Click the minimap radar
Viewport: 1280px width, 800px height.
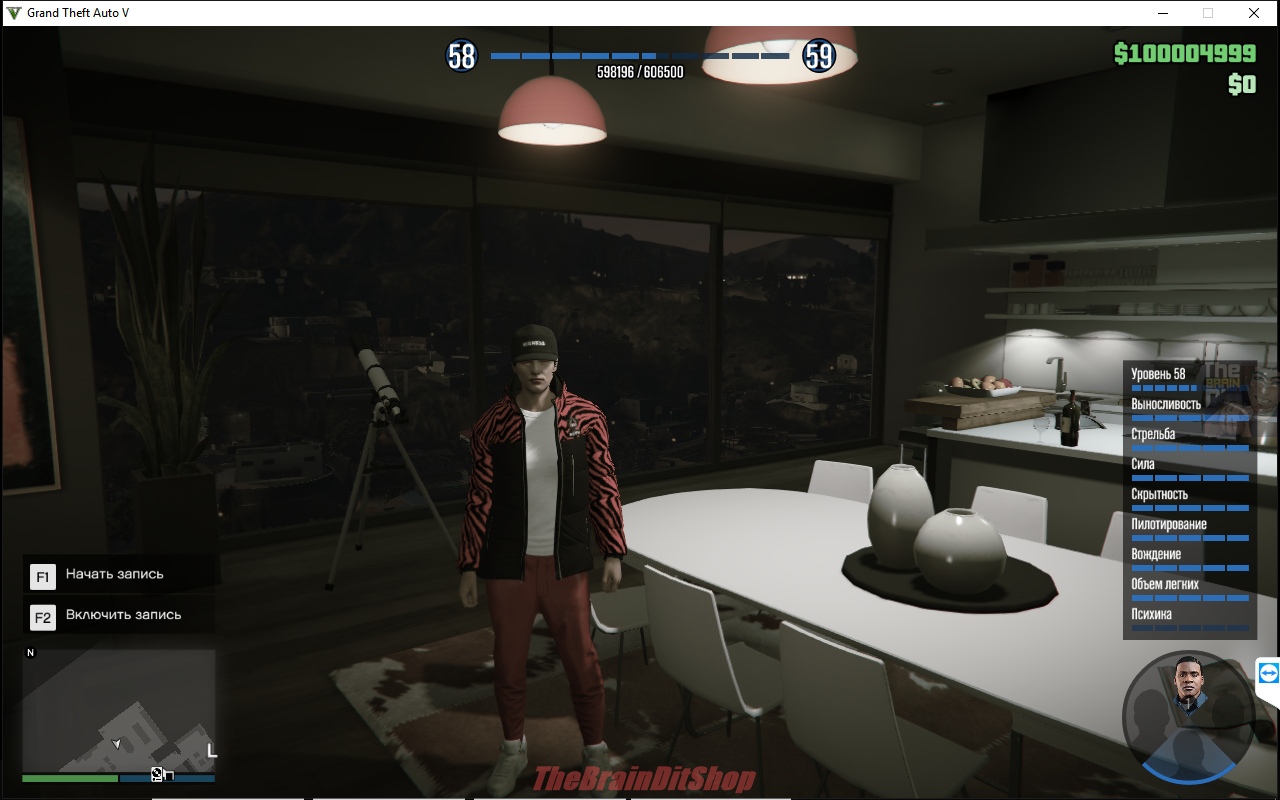119,710
